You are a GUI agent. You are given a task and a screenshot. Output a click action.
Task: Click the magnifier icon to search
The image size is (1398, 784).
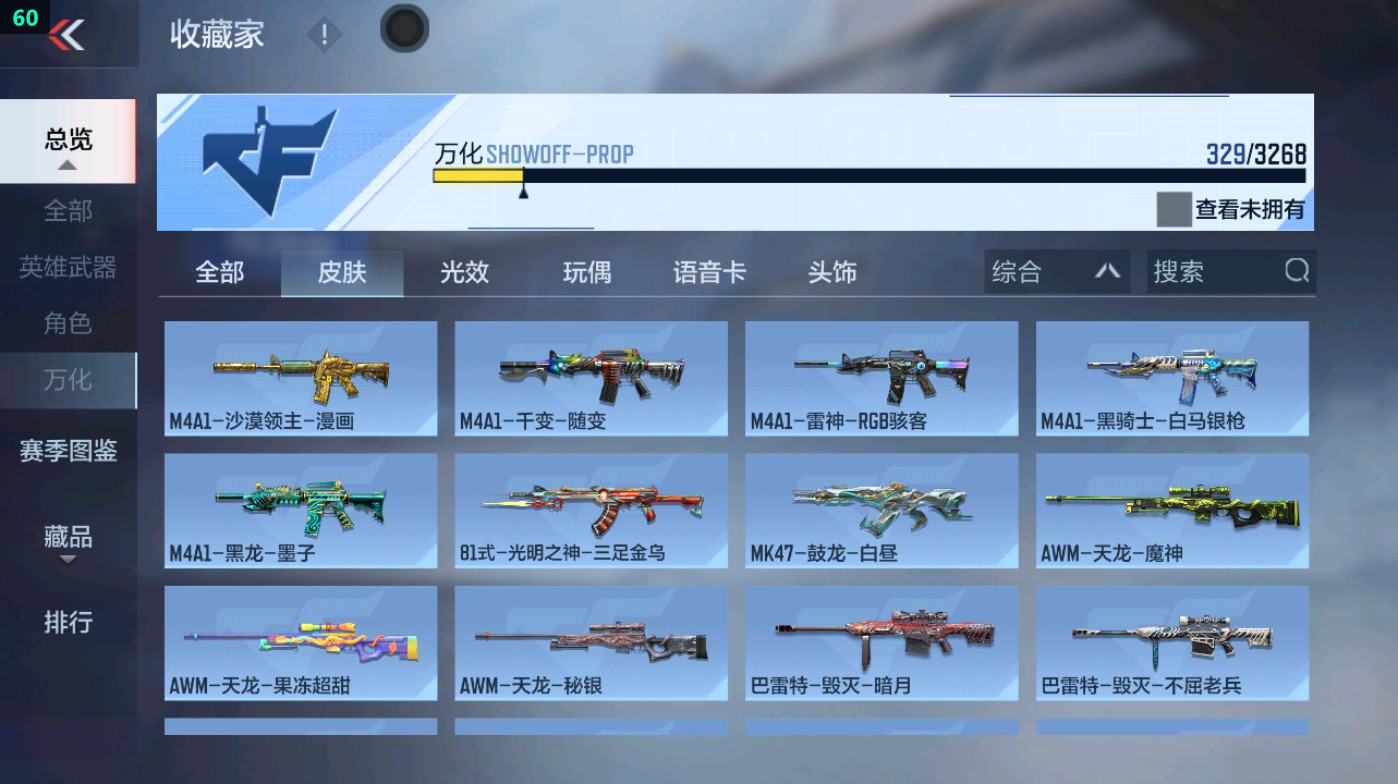1296,270
